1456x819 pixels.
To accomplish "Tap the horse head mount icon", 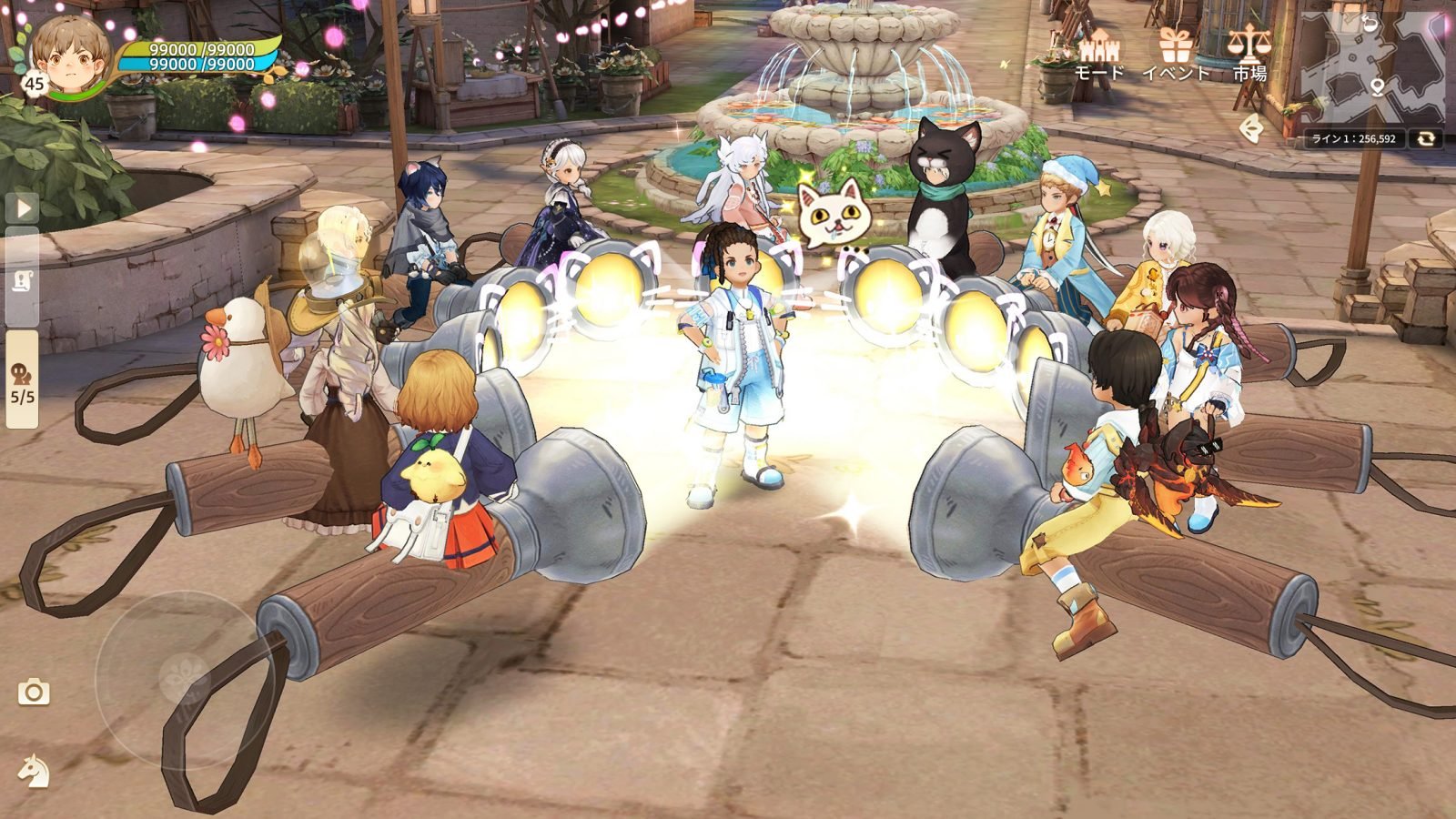I will click(x=34, y=772).
